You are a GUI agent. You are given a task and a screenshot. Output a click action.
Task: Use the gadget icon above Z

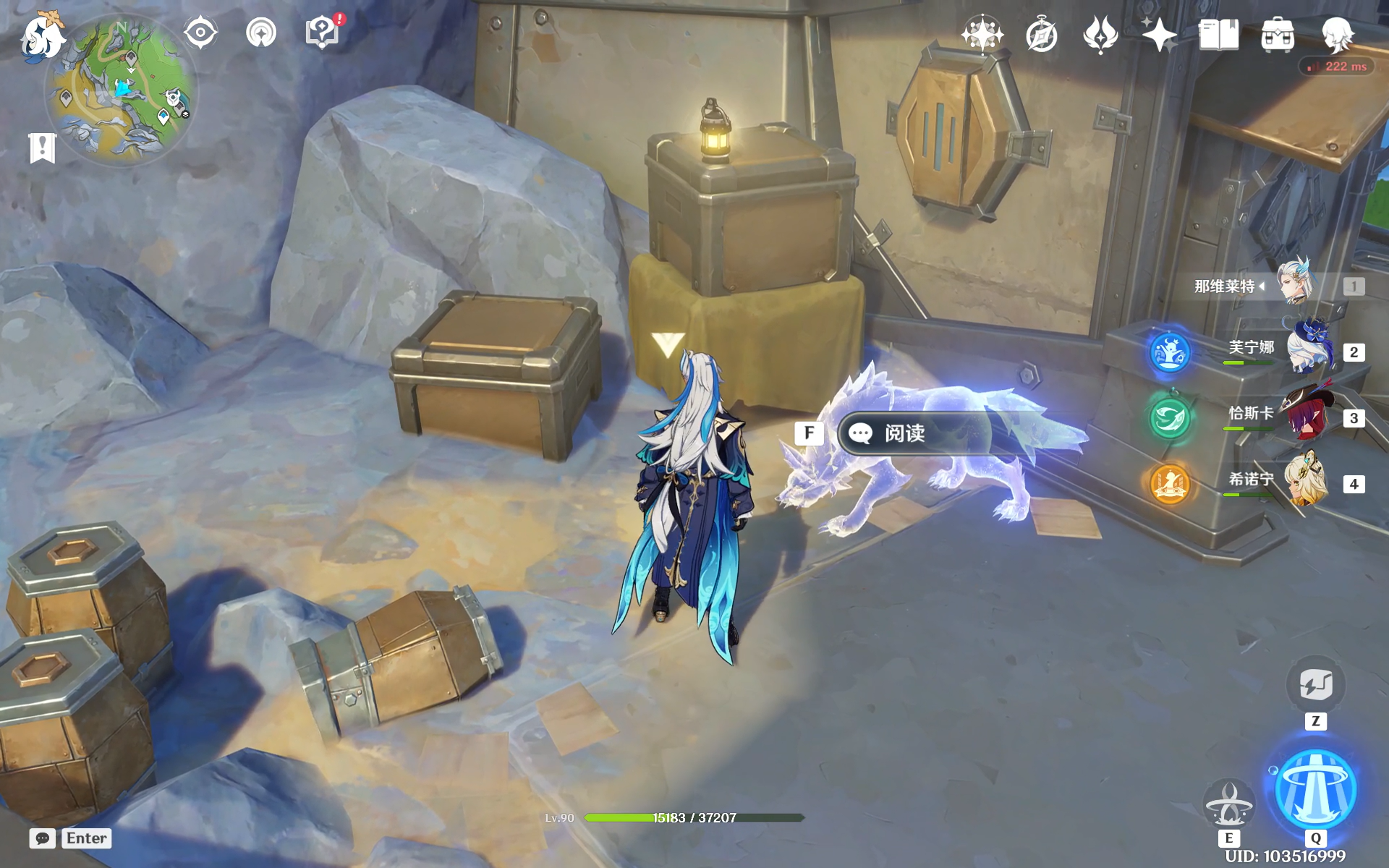point(1315,684)
